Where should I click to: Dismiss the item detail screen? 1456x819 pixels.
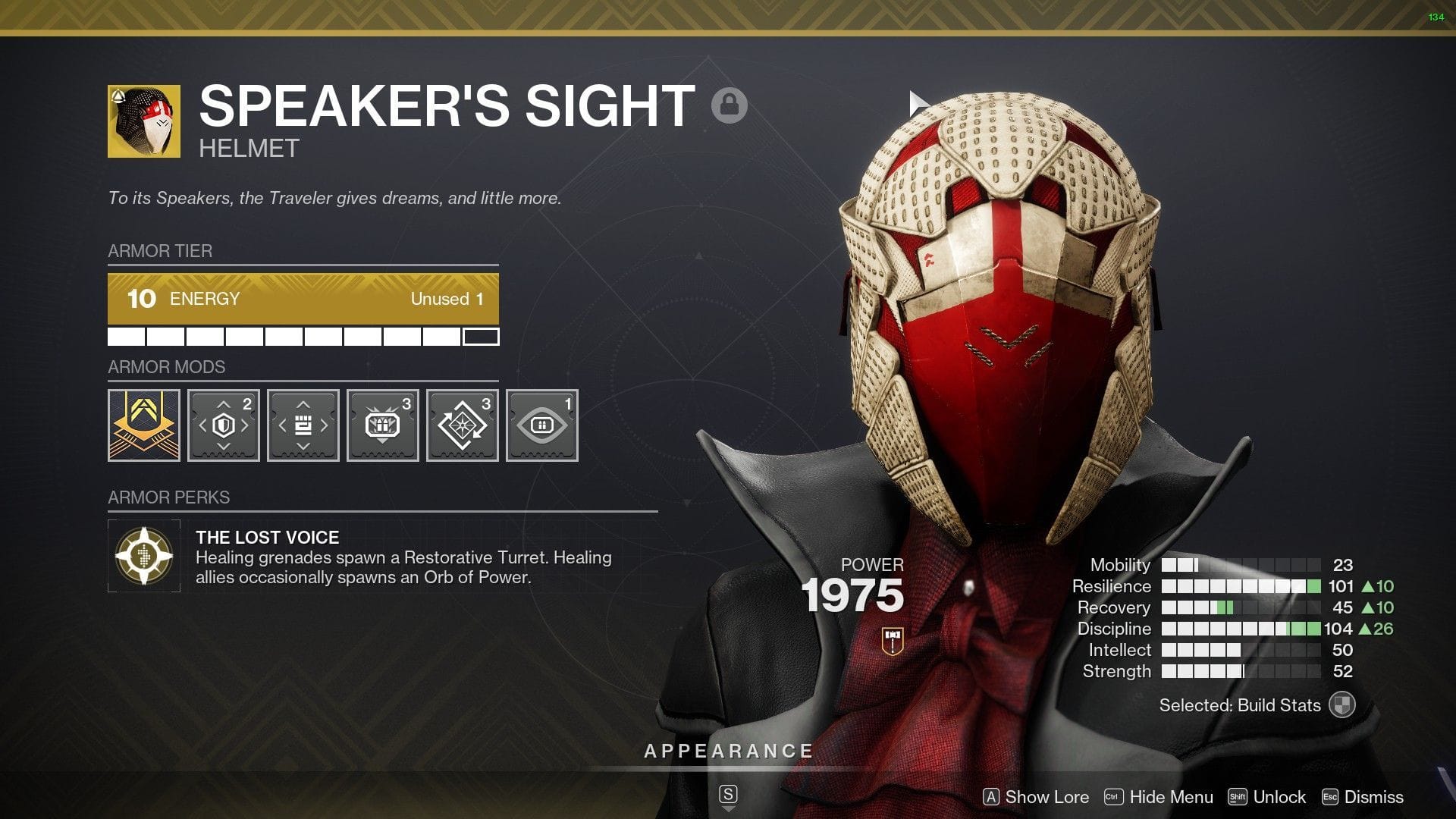tap(1373, 797)
